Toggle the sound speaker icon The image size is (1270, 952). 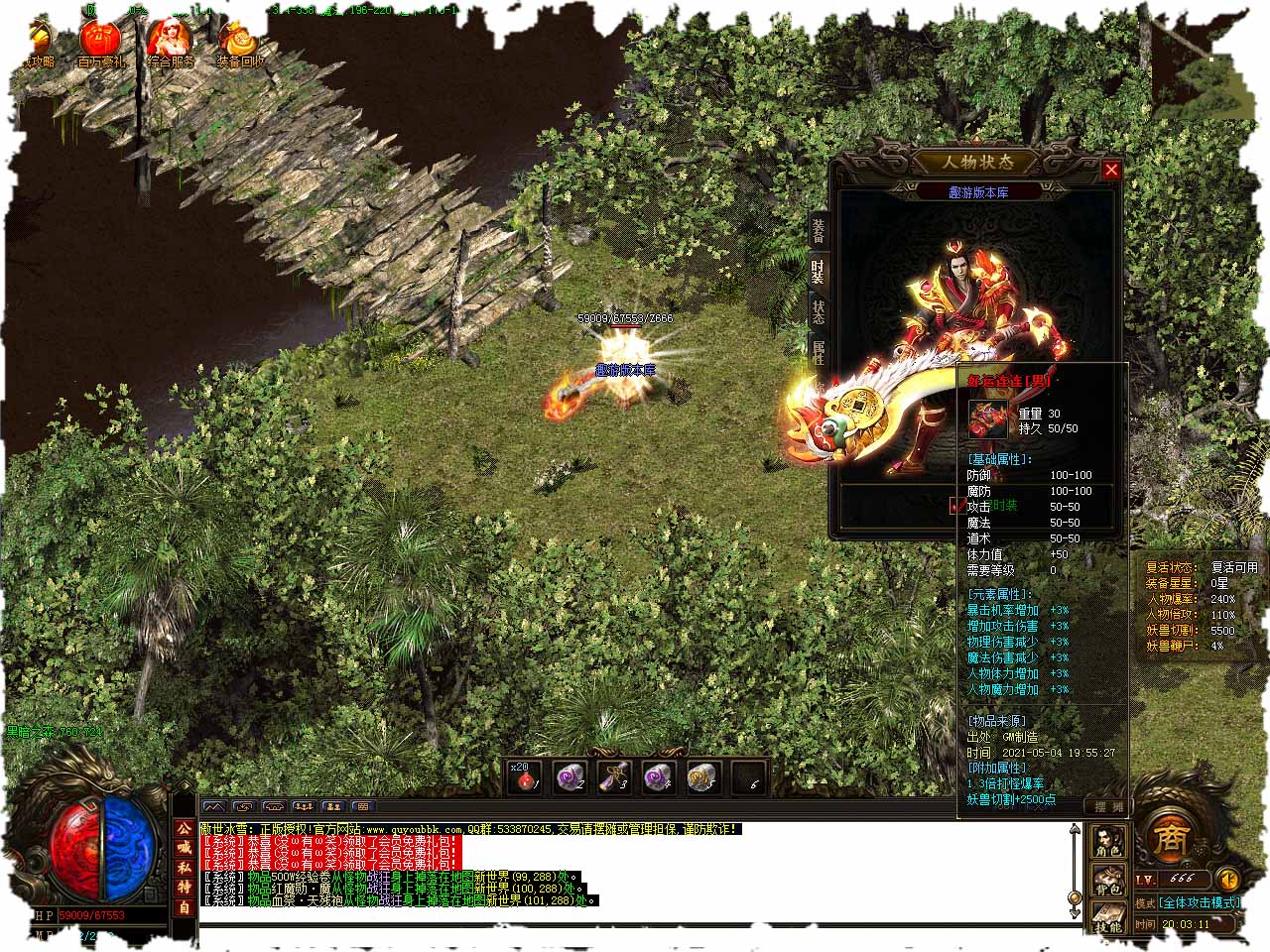tap(1228, 879)
